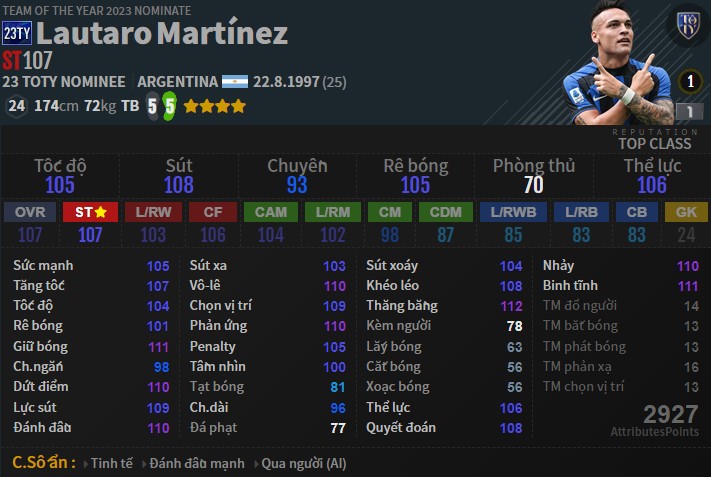Click the club crest badge
This screenshot has width=711, height=477.
pos(688,25)
